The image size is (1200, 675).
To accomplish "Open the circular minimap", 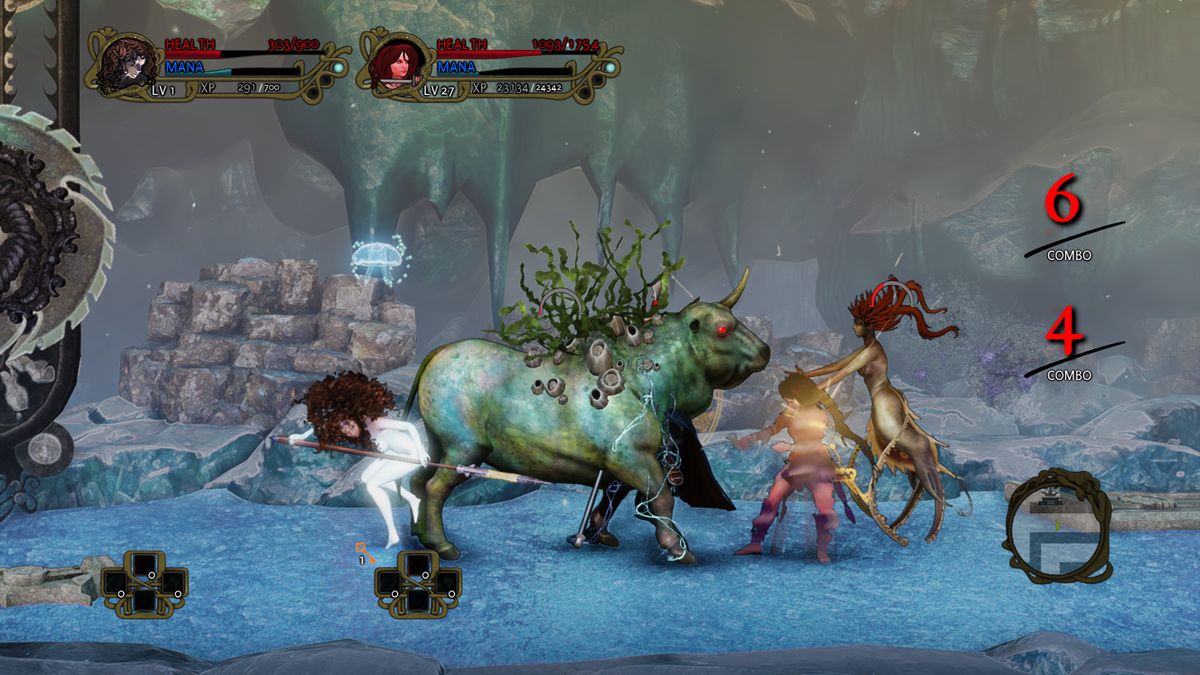I will coord(1056,525).
